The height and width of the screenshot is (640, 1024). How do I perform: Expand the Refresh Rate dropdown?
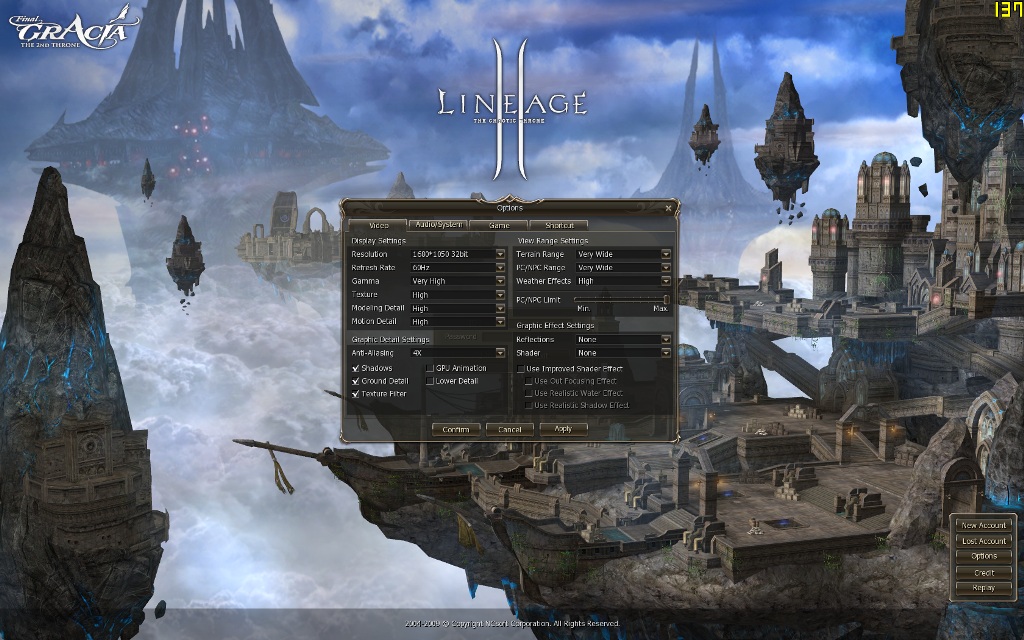[x=500, y=268]
